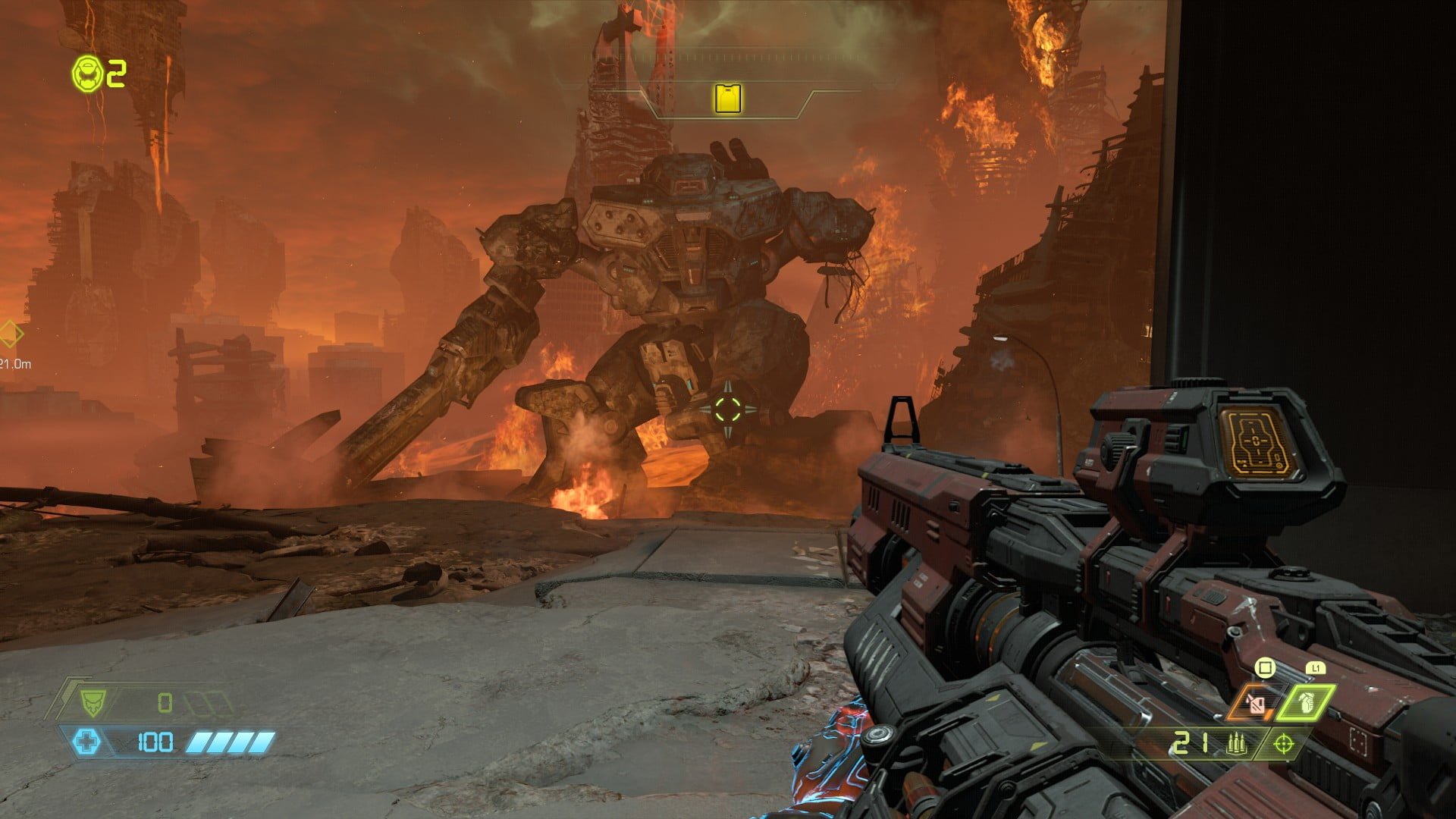Click the blue health cross icon
The image size is (1456, 819).
[x=86, y=741]
